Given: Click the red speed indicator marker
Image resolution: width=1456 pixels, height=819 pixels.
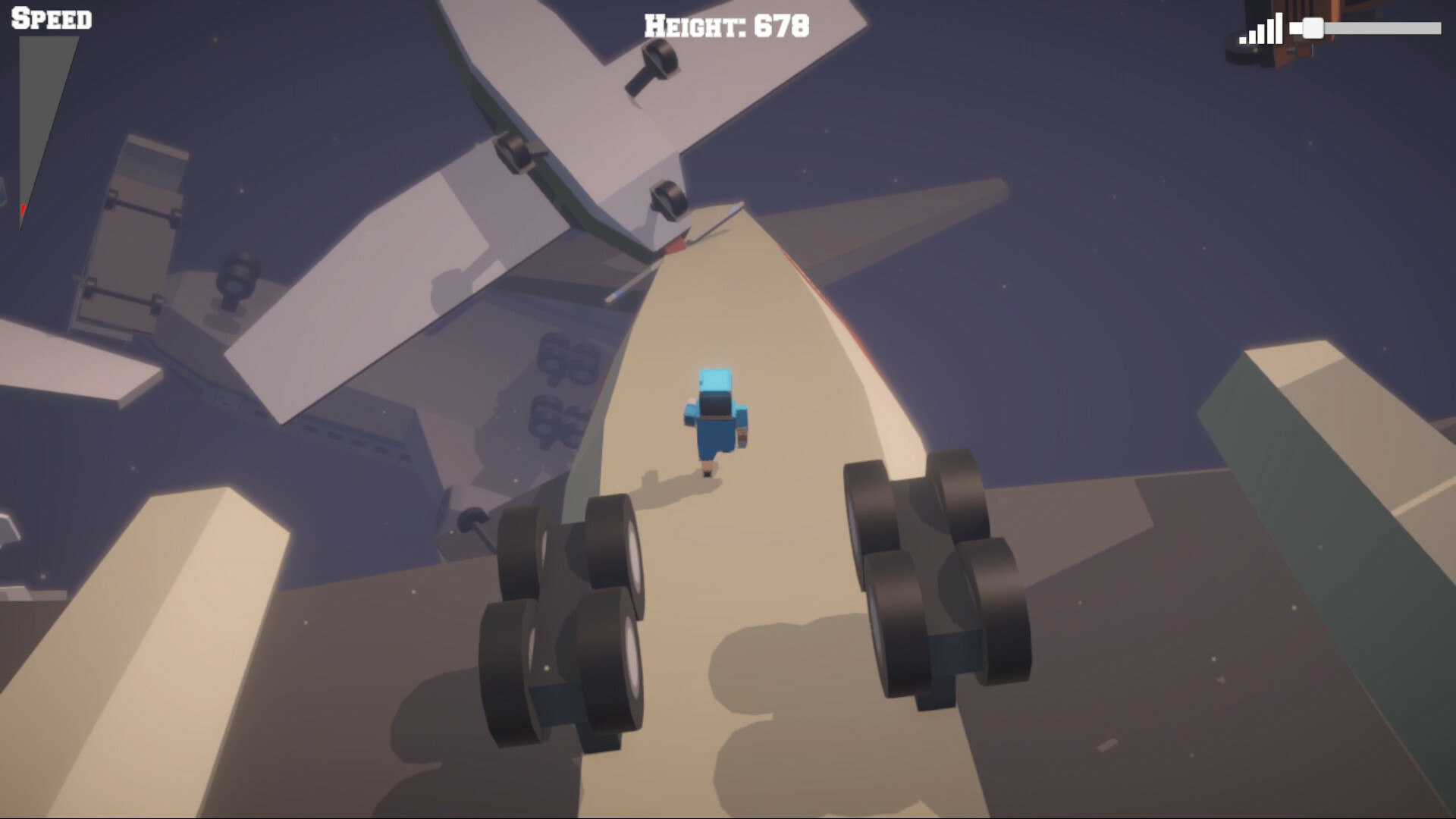Looking at the screenshot, I should point(23,210).
